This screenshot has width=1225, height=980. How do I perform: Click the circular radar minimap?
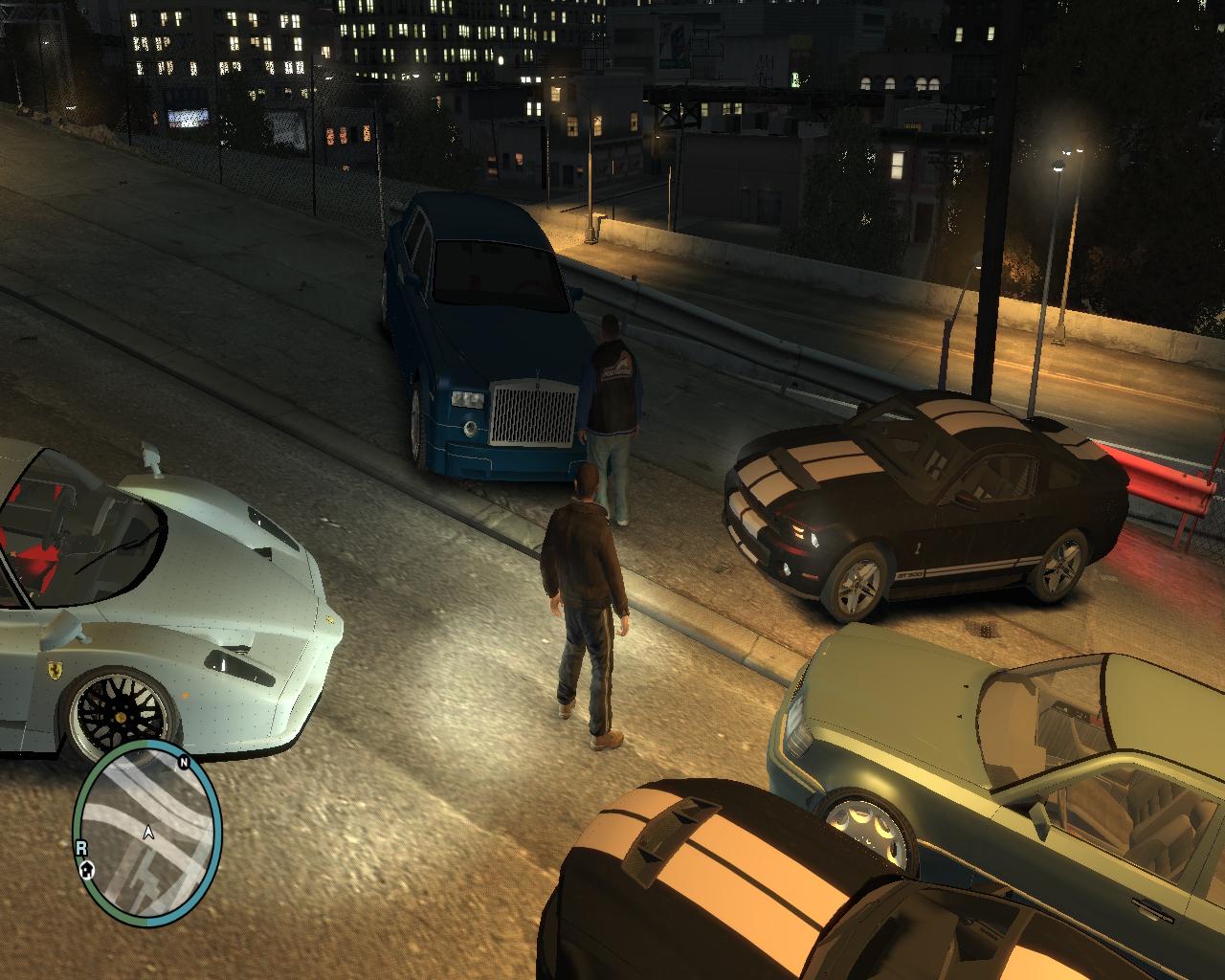(147, 831)
